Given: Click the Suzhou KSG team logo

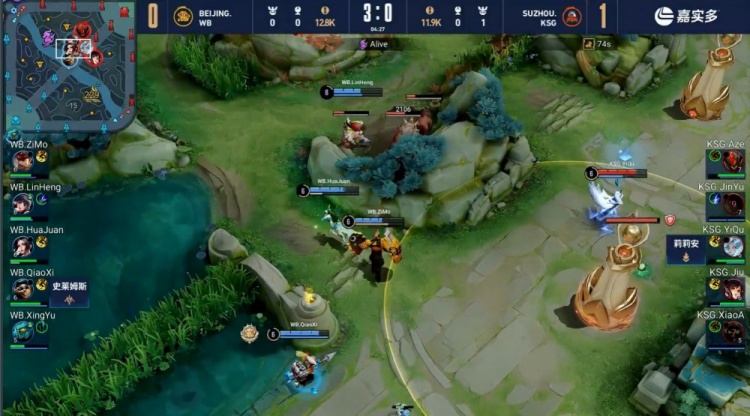Looking at the screenshot, I should click(571, 16).
